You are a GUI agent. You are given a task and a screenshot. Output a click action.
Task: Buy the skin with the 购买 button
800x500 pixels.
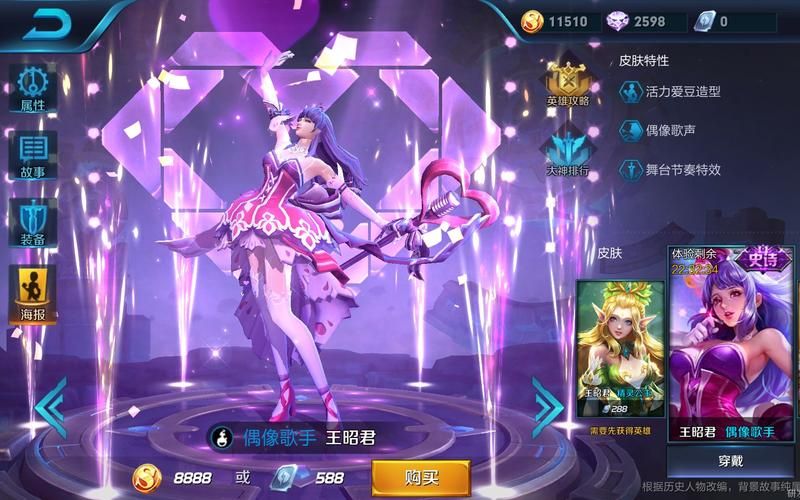tap(420, 476)
